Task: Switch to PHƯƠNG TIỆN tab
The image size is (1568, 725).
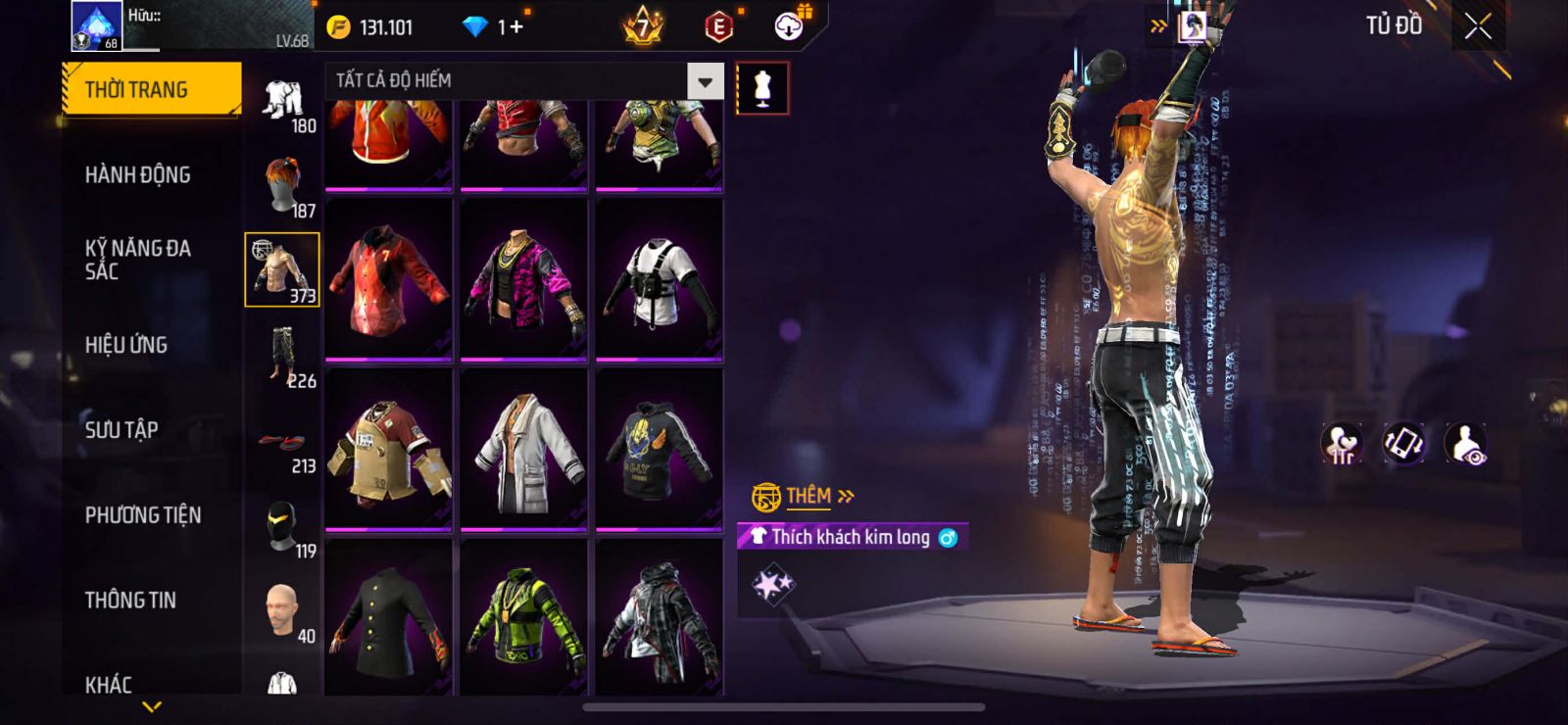Action: (x=143, y=515)
